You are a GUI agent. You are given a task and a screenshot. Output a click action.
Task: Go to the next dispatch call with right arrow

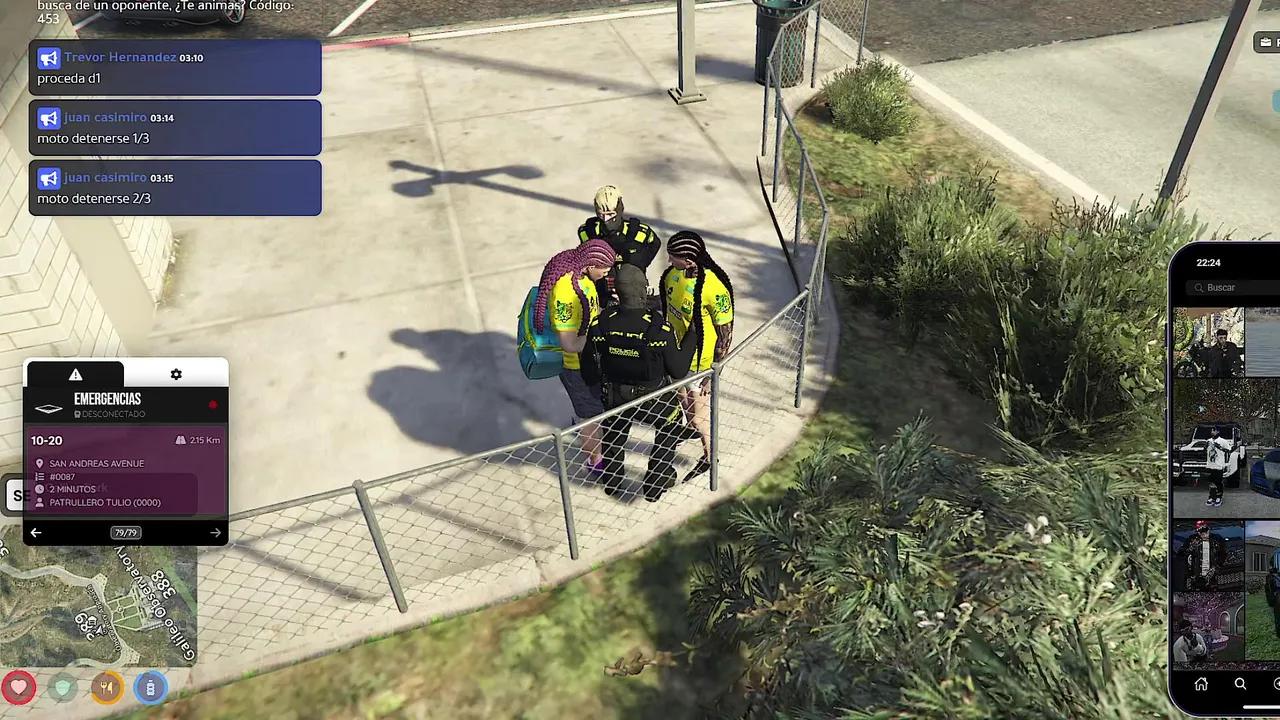[x=215, y=532]
